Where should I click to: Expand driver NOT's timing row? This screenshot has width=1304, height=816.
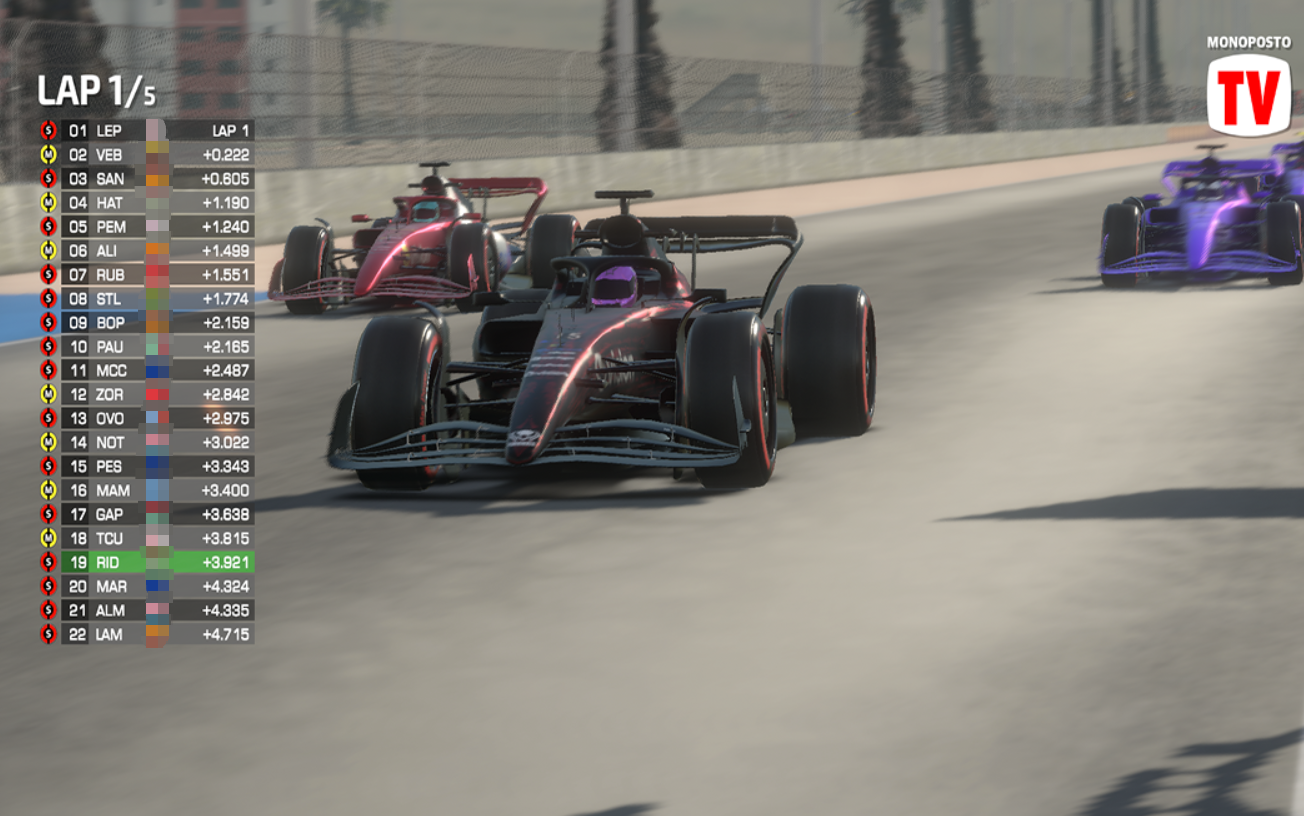point(150,443)
